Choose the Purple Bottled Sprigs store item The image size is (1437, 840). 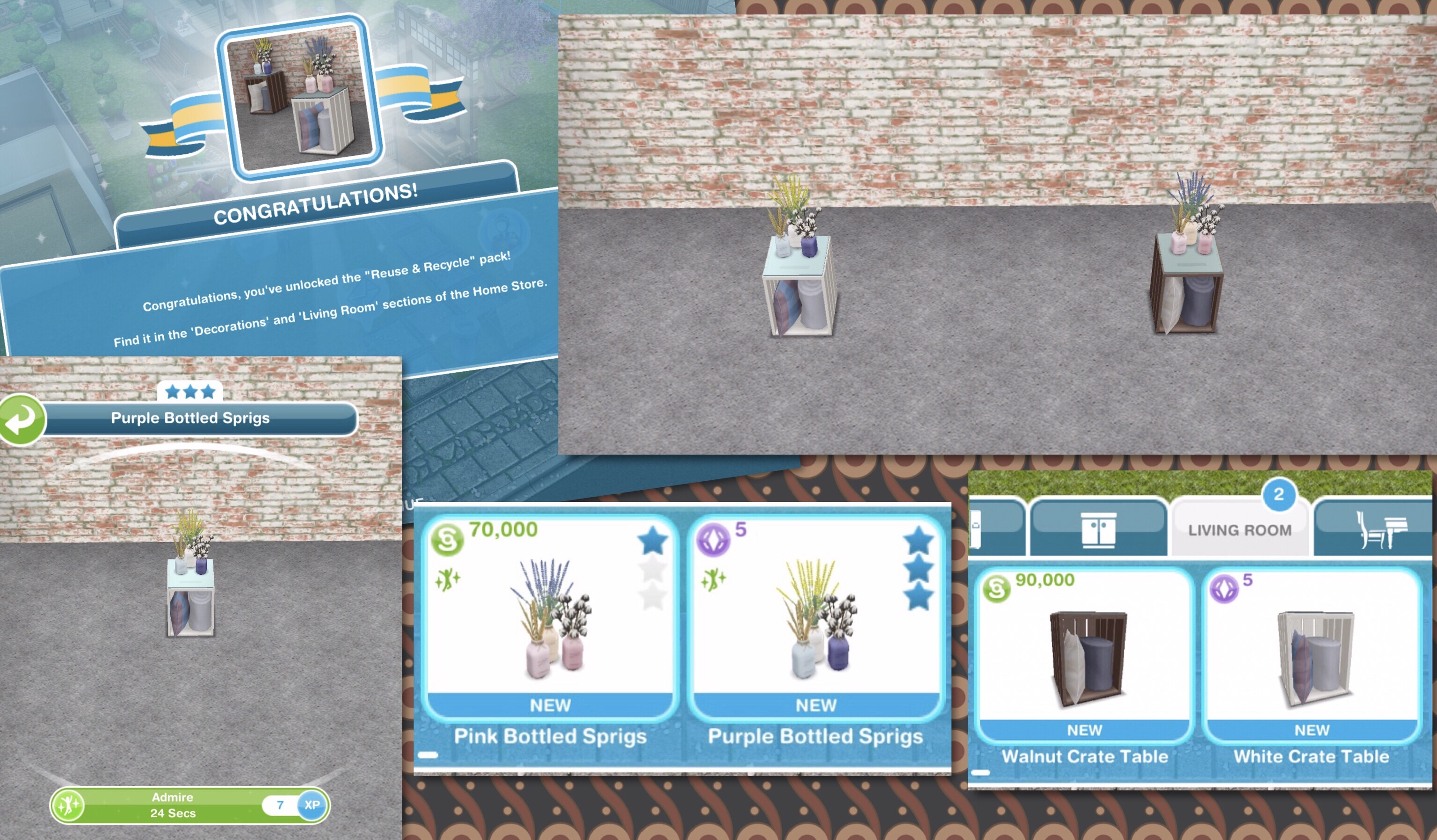click(x=816, y=619)
